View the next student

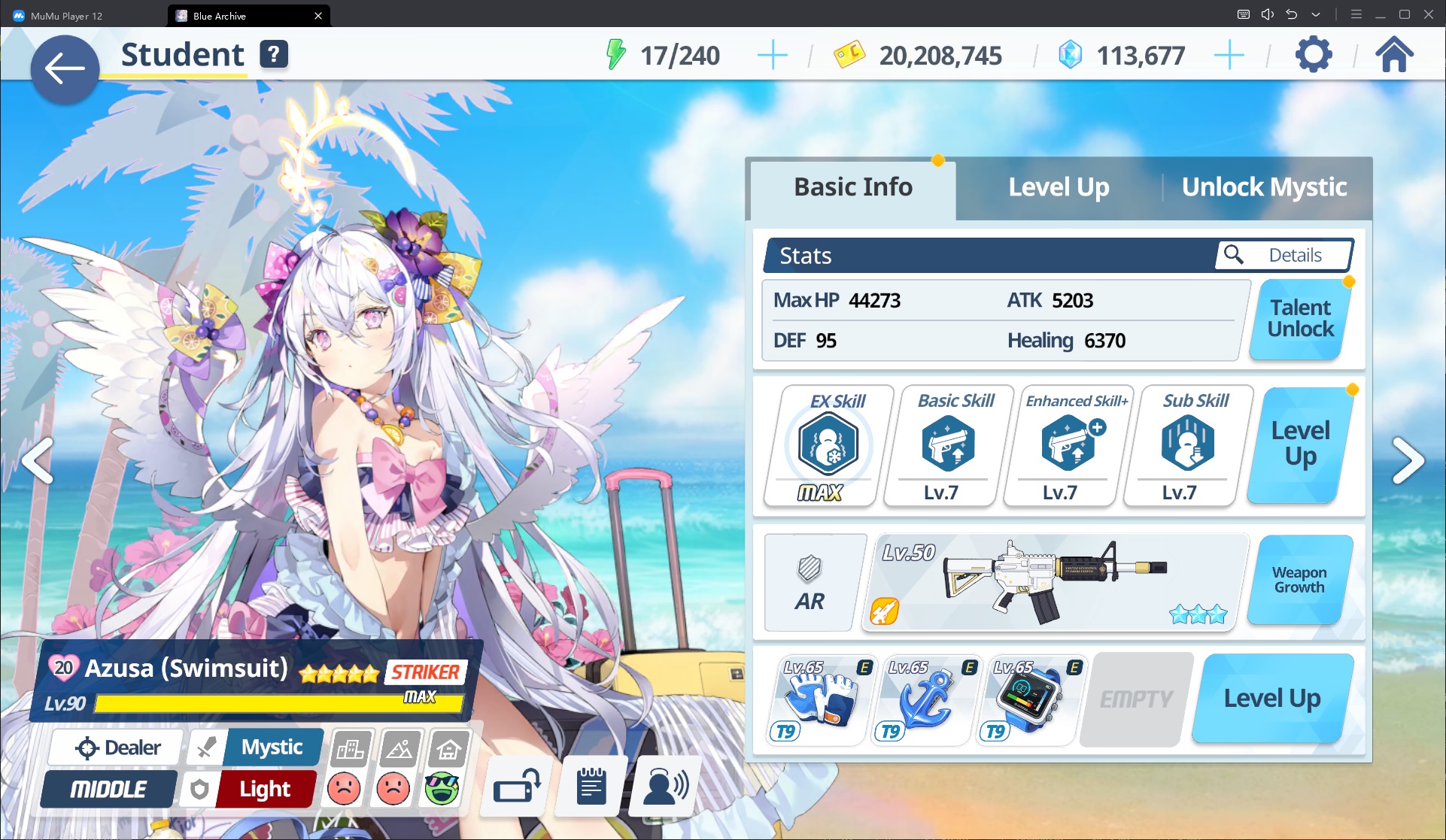coord(1408,460)
